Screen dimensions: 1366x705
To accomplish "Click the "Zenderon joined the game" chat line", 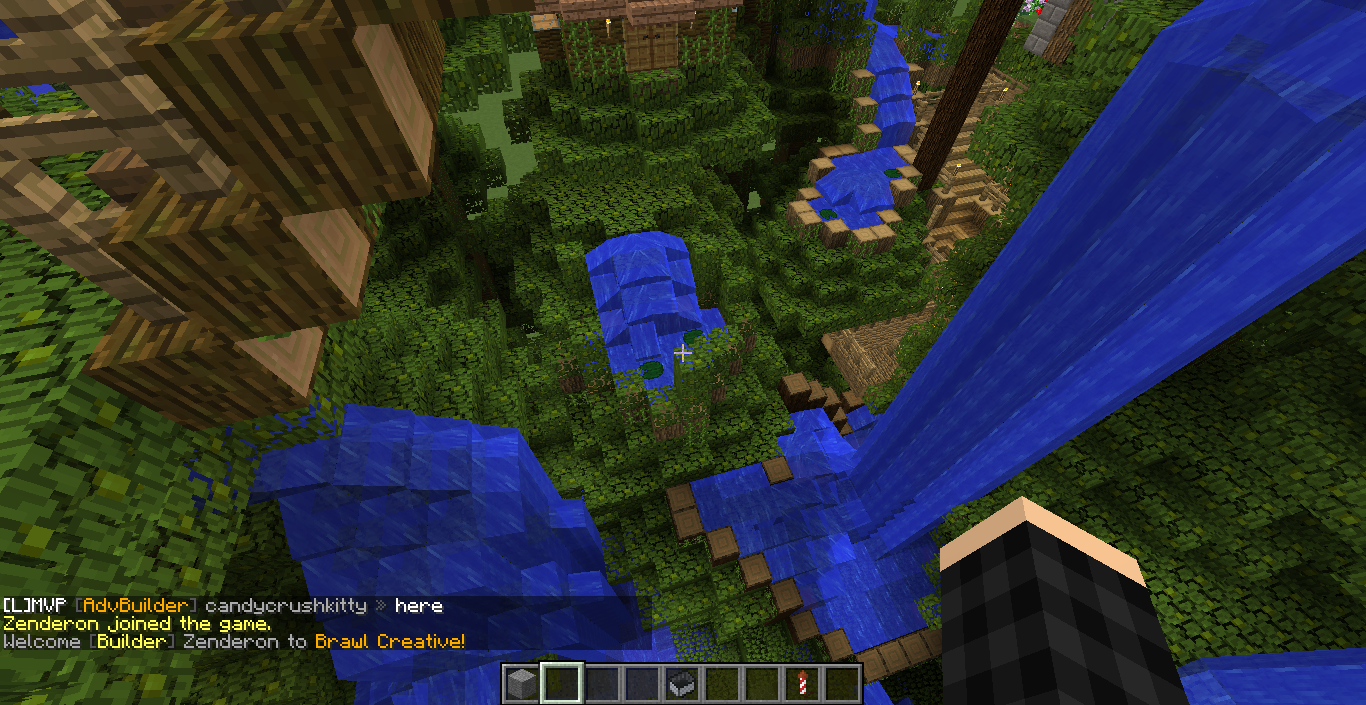I will (137, 624).
